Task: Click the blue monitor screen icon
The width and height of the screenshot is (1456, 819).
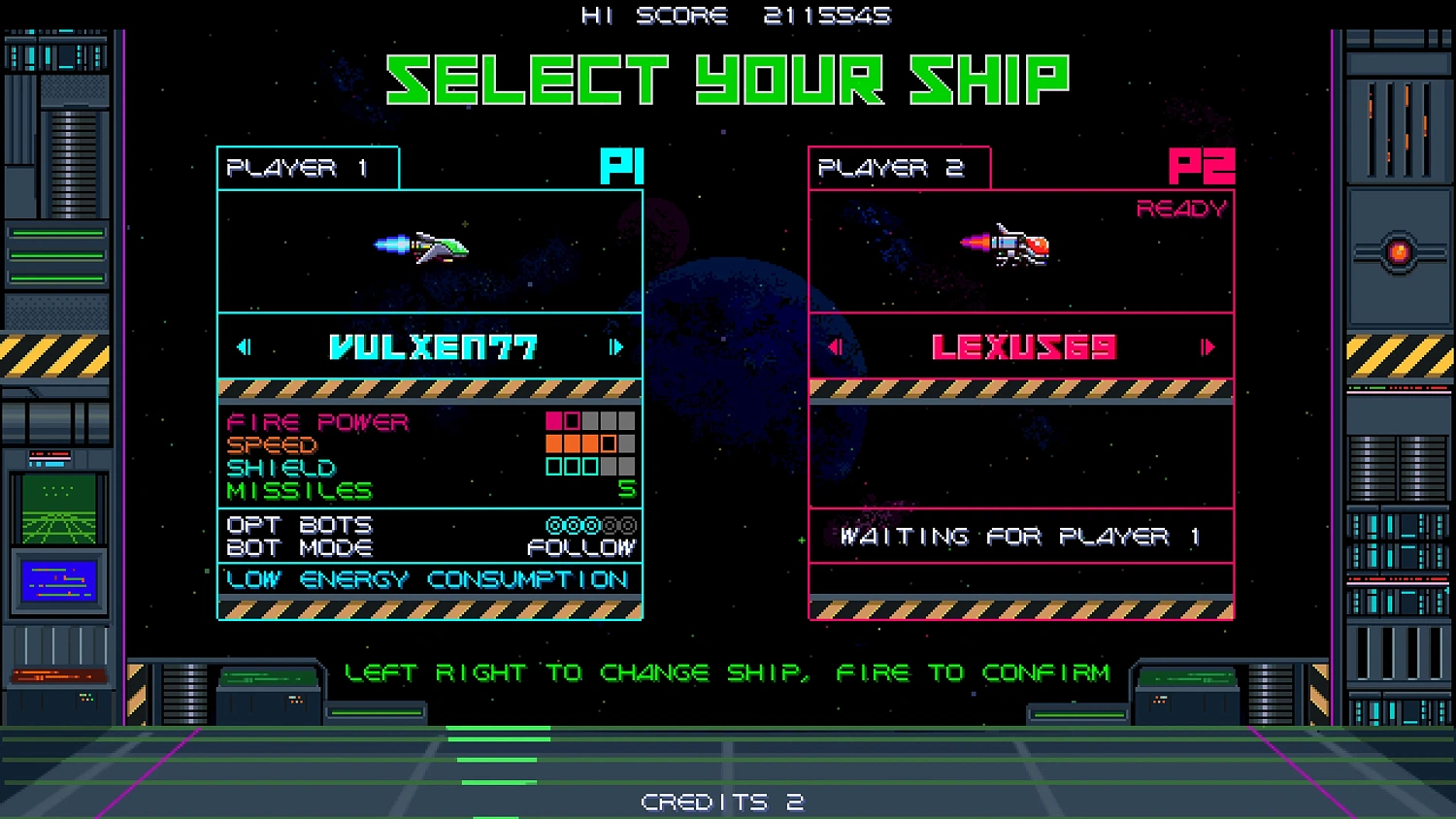Action: click(x=60, y=579)
